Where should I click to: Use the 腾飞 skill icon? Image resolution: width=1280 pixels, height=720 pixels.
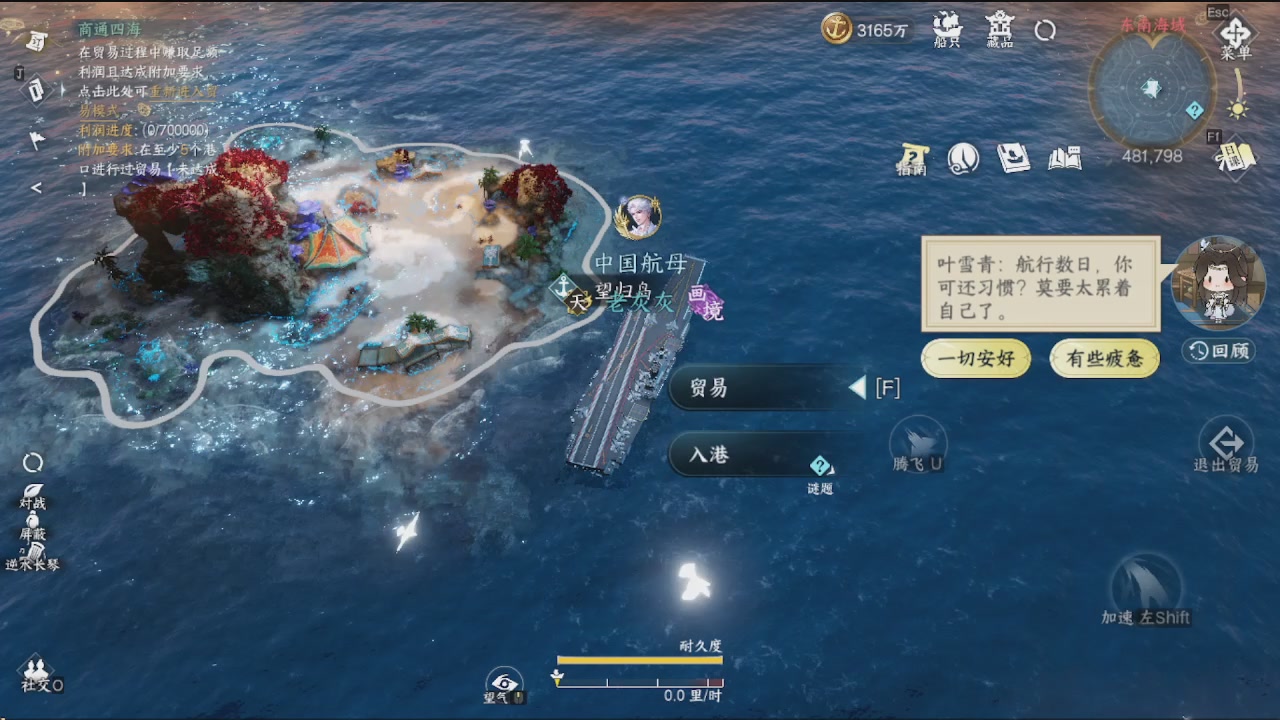918,440
